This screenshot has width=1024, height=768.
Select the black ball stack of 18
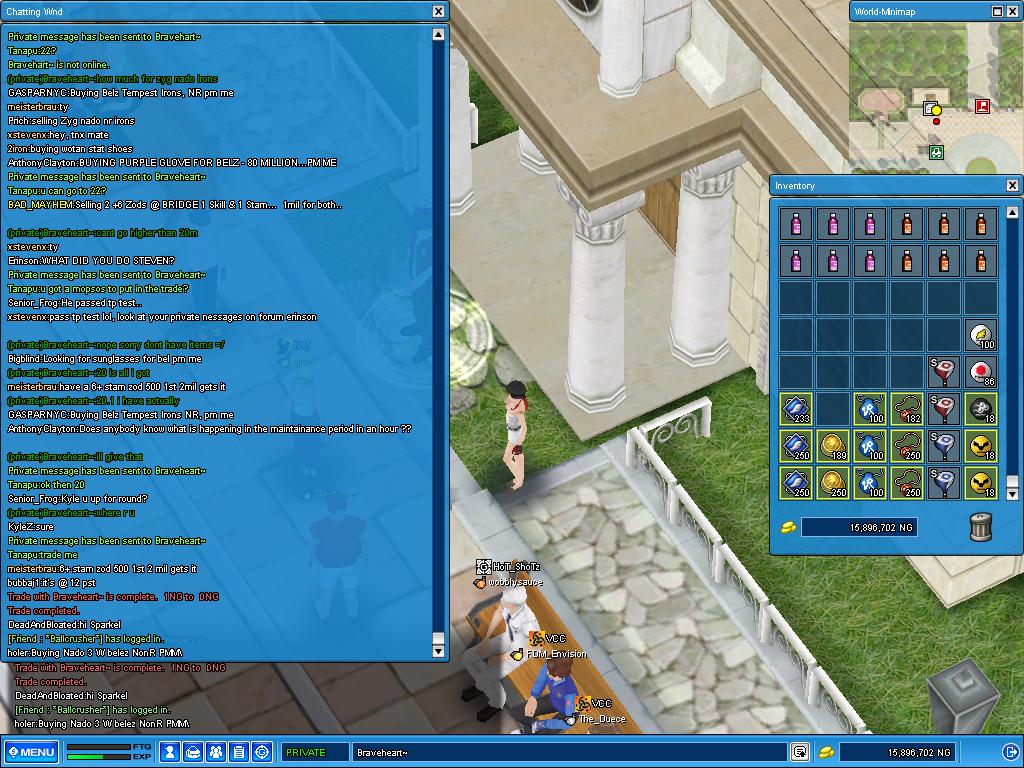click(x=981, y=409)
